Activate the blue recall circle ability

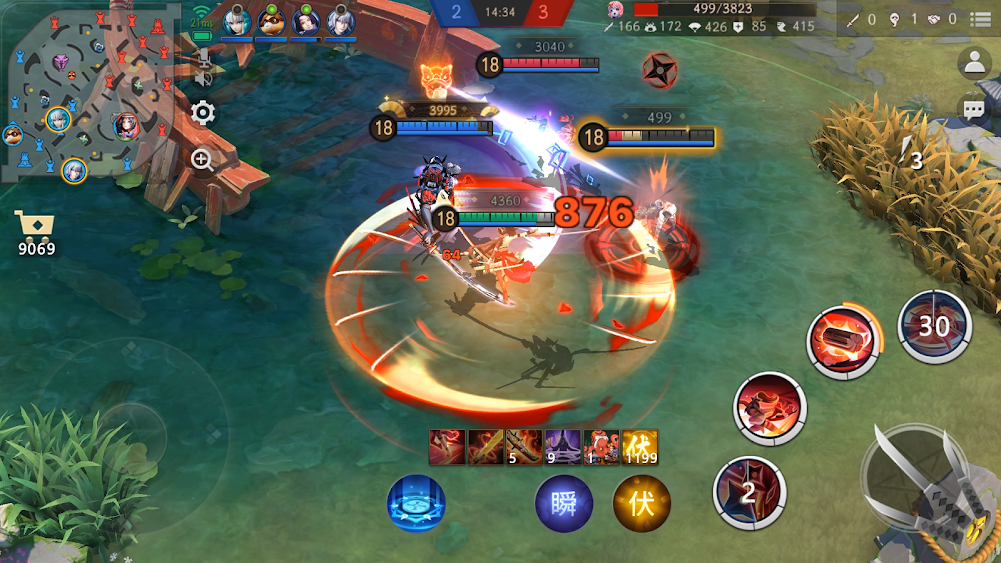coord(416,503)
